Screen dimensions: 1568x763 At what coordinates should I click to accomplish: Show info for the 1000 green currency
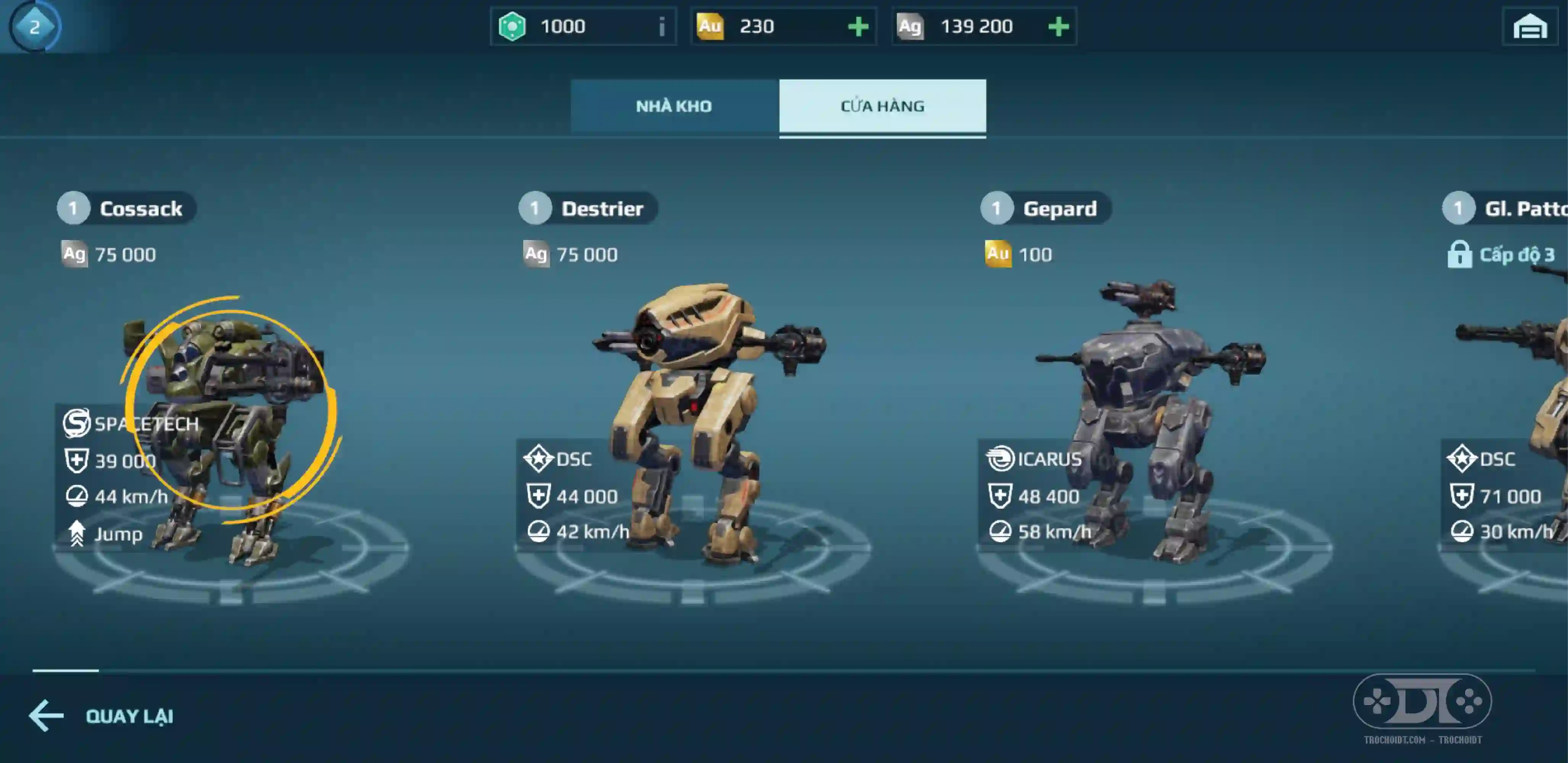tap(661, 27)
